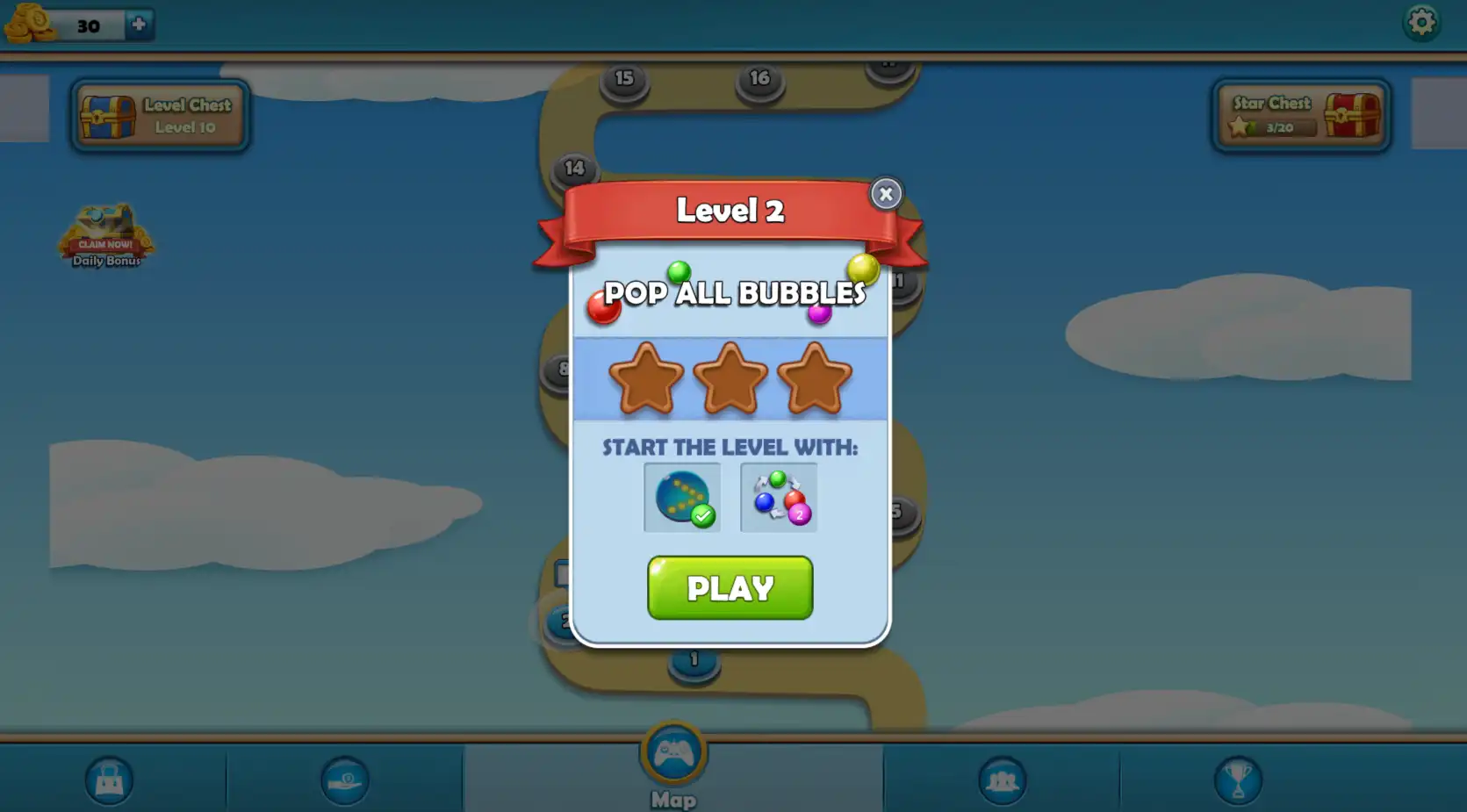View leaderboards via trophy icon

(x=1239, y=780)
